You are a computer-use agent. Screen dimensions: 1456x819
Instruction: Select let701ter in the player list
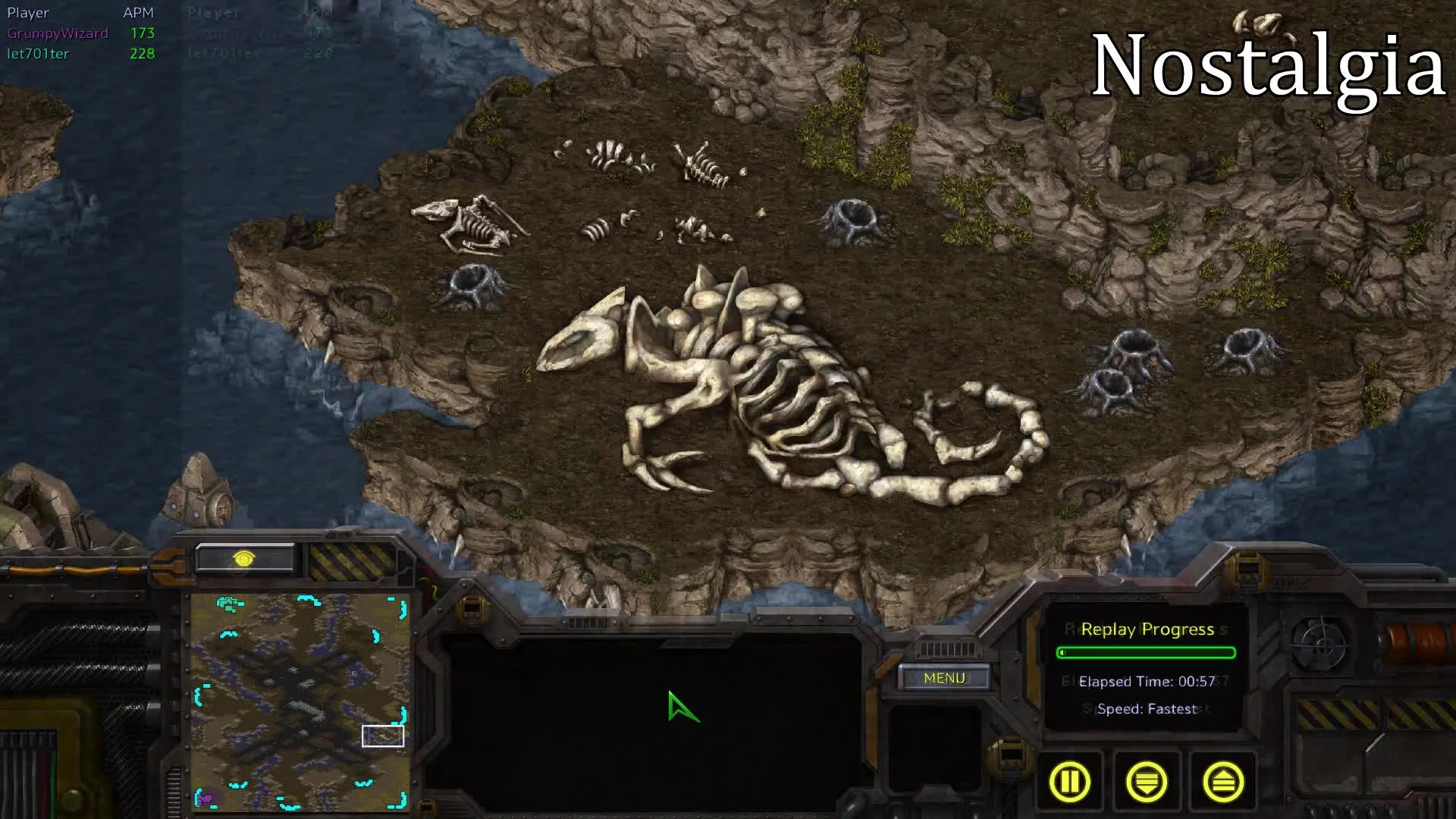click(38, 54)
